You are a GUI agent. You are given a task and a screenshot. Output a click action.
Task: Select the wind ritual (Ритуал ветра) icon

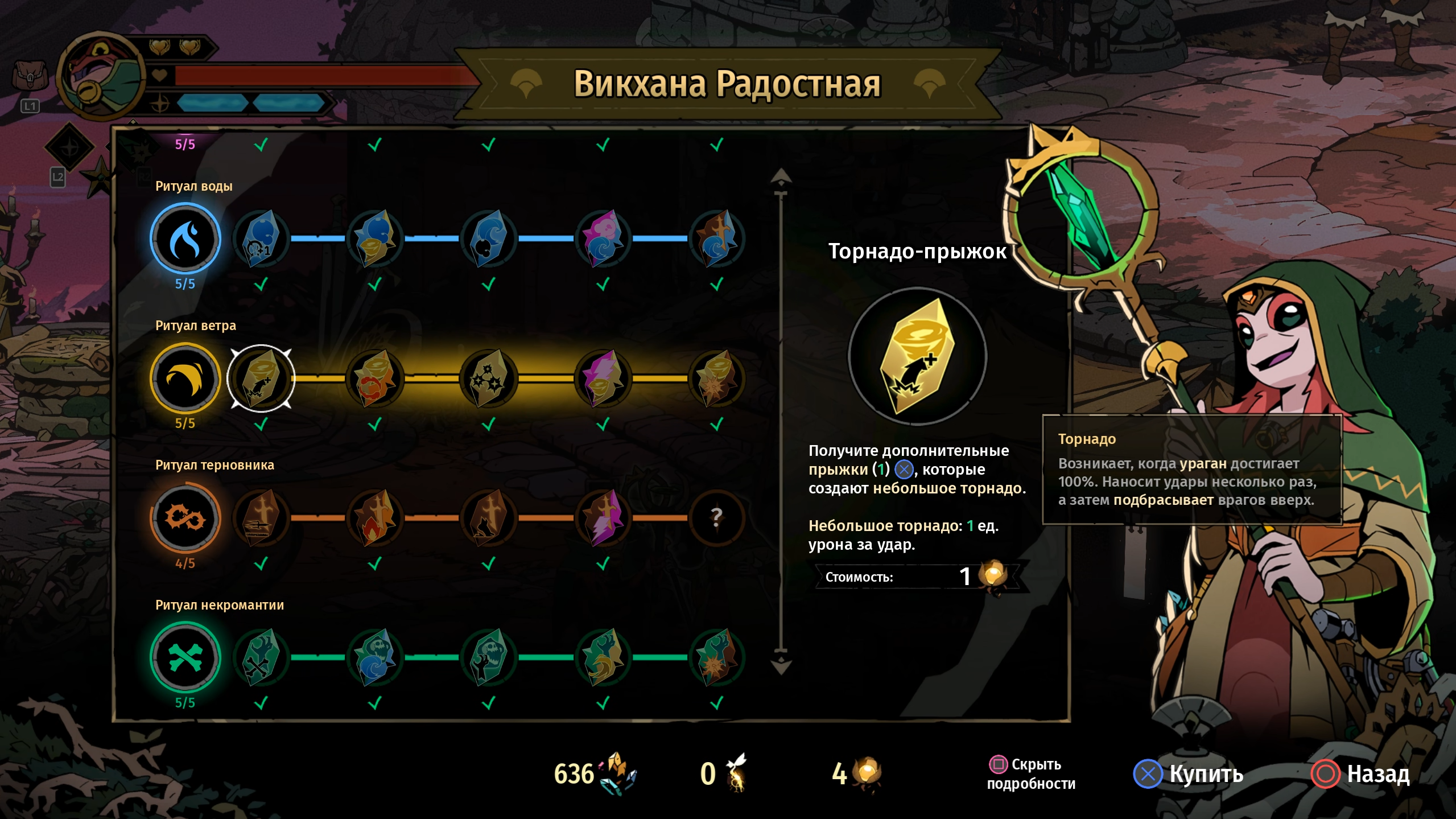pos(185,378)
